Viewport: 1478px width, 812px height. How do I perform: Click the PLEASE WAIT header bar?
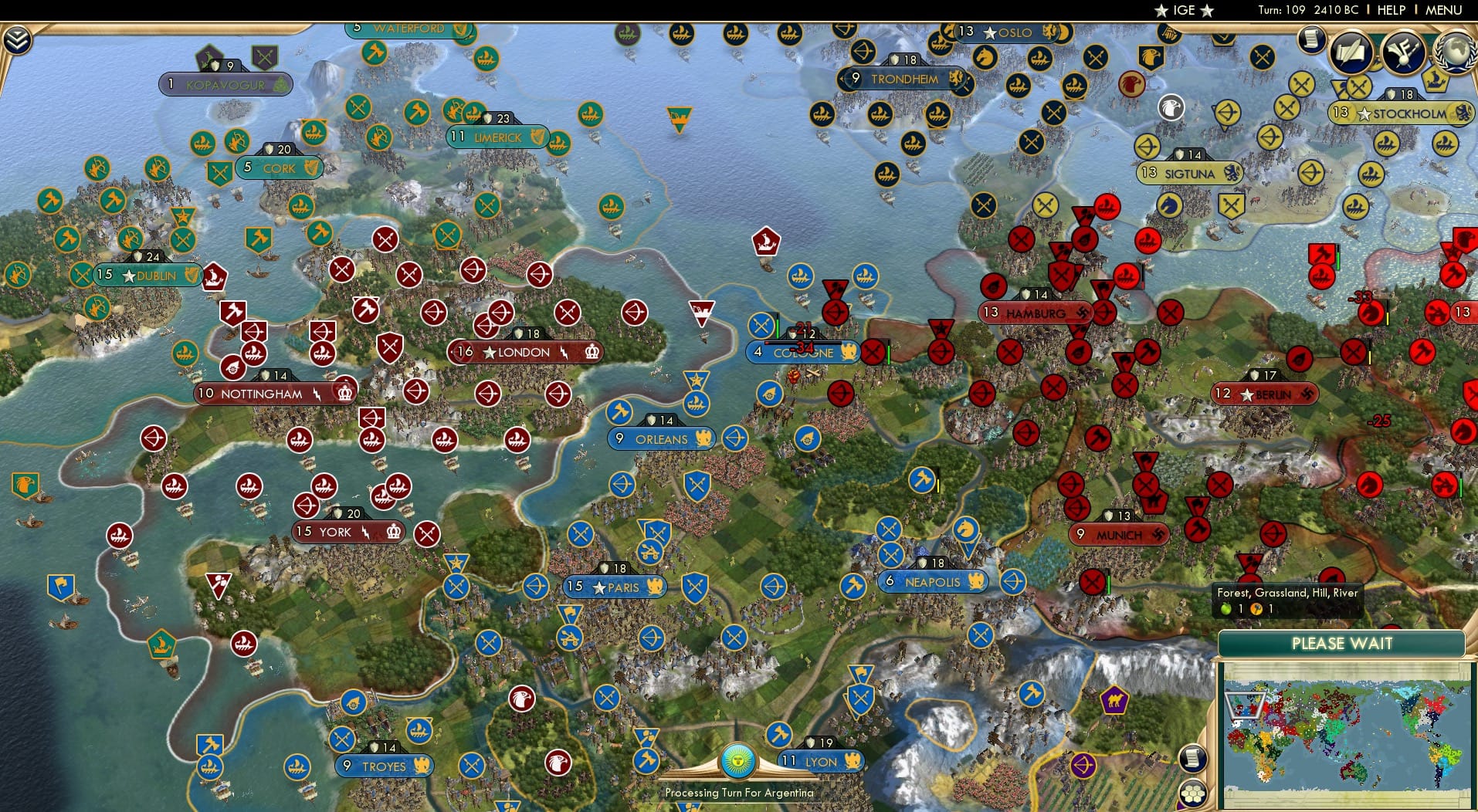coord(1344,643)
